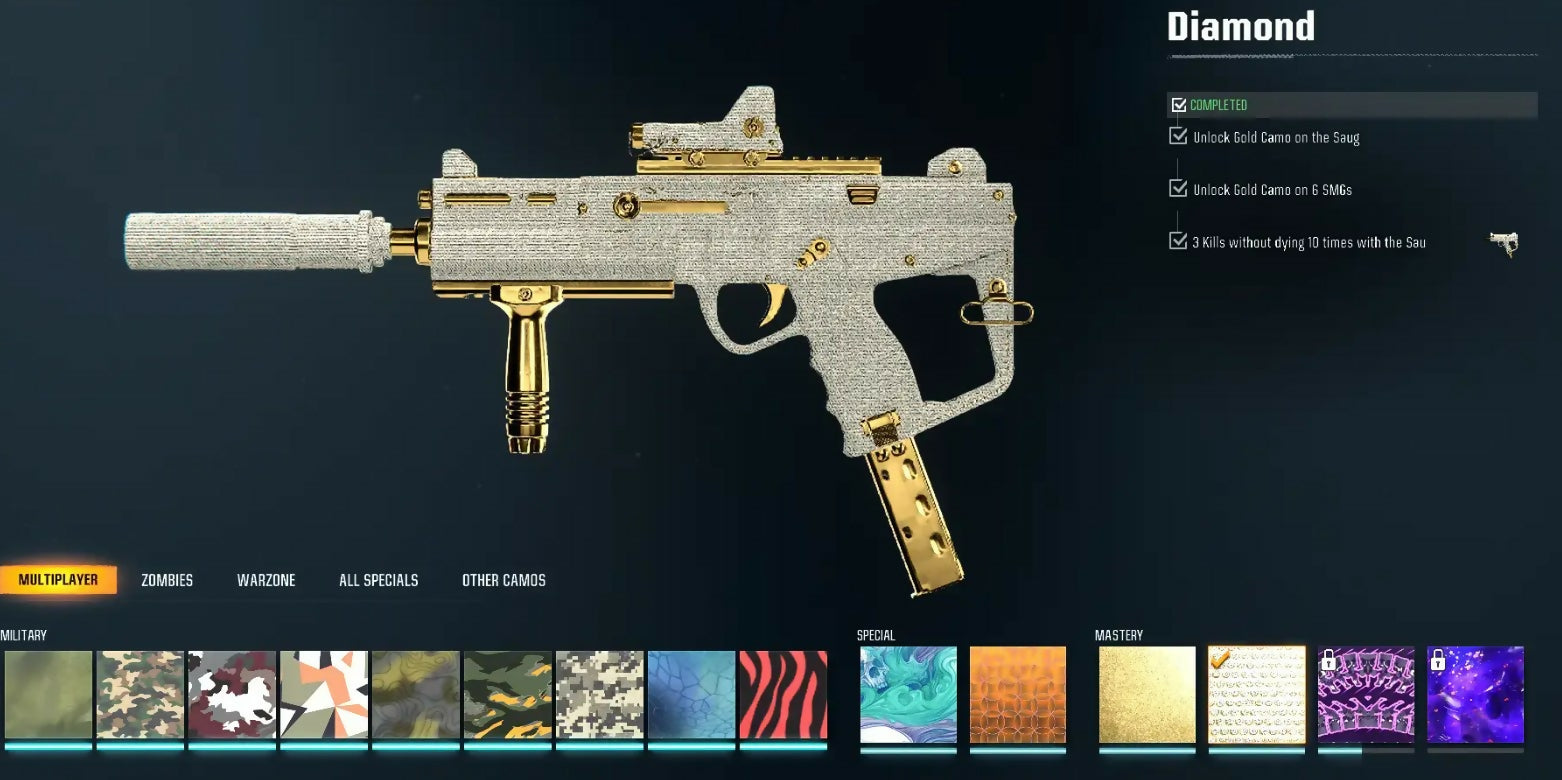Open the Warzone camo tab

[x=266, y=580]
